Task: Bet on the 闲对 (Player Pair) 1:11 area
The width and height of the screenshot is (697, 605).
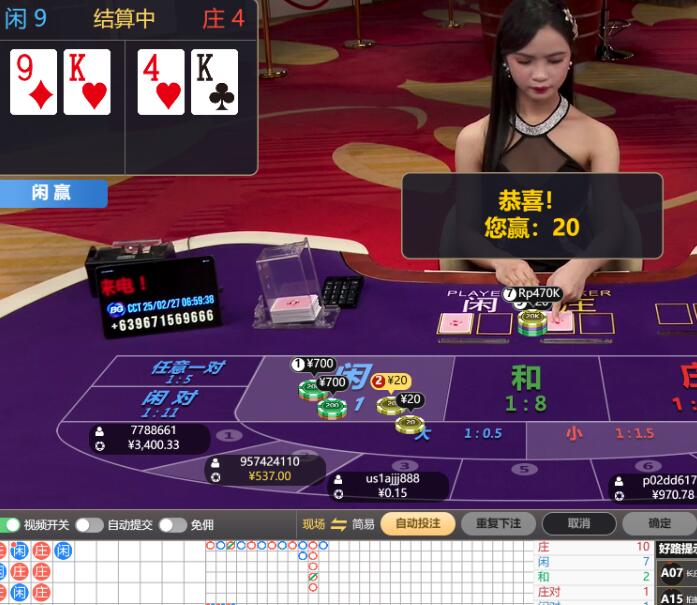Action: (x=166, y=404)
